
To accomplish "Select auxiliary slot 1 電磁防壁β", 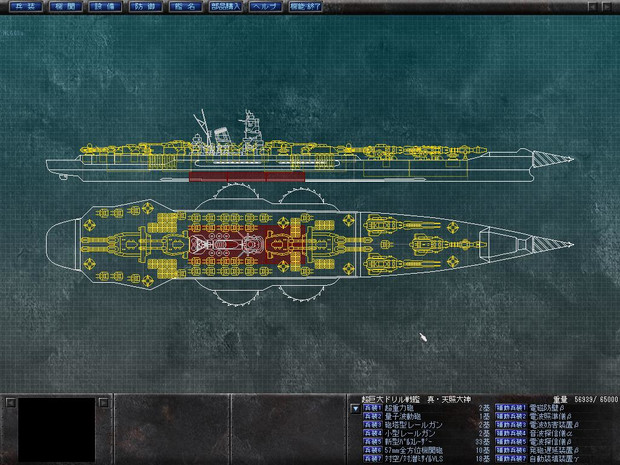I will pos(545,408).
